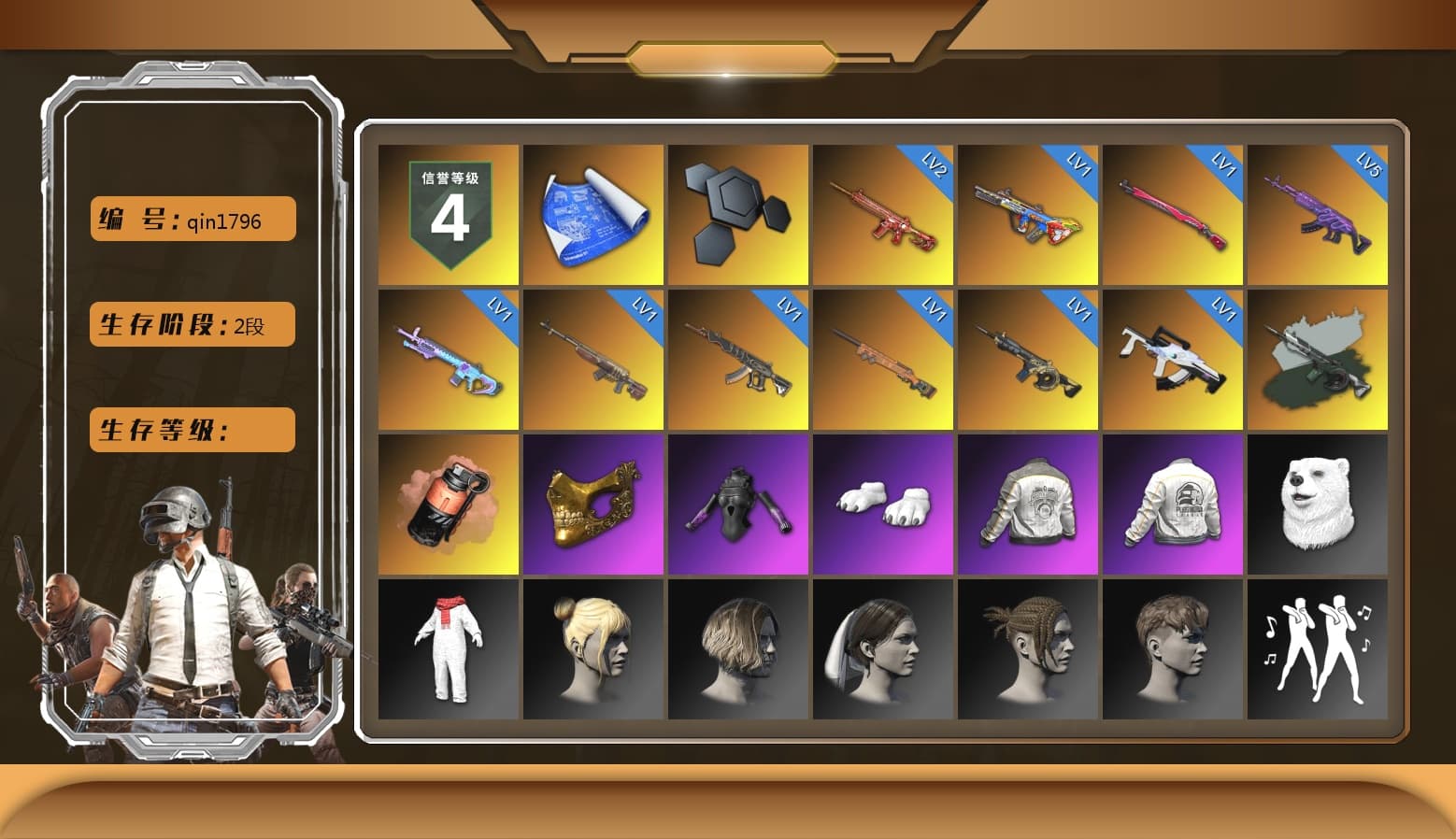
Task: Click the red LV2 assault rifle skin
Action: 883,212
